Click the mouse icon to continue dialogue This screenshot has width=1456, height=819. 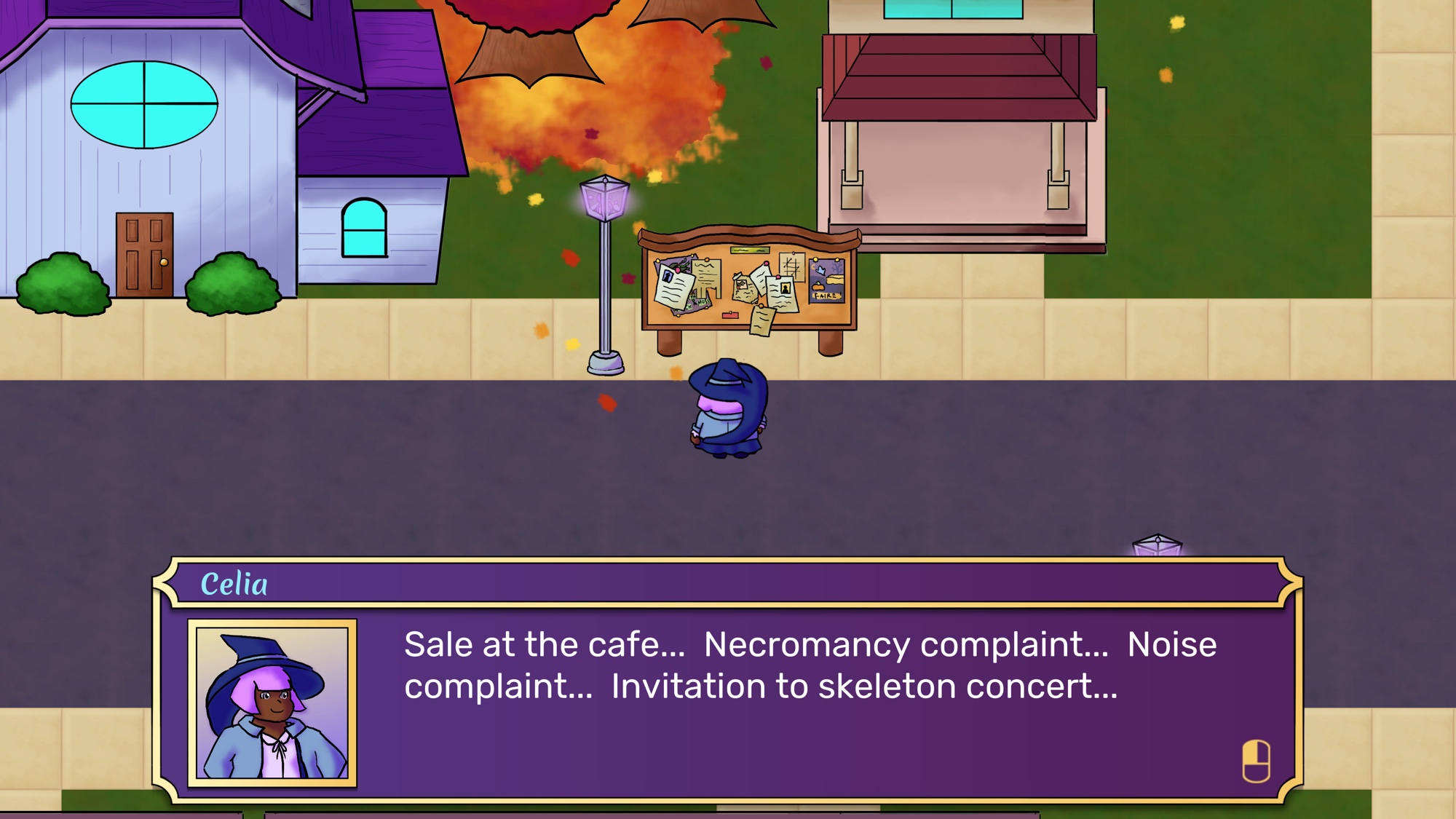click(x=1256, y=761)
